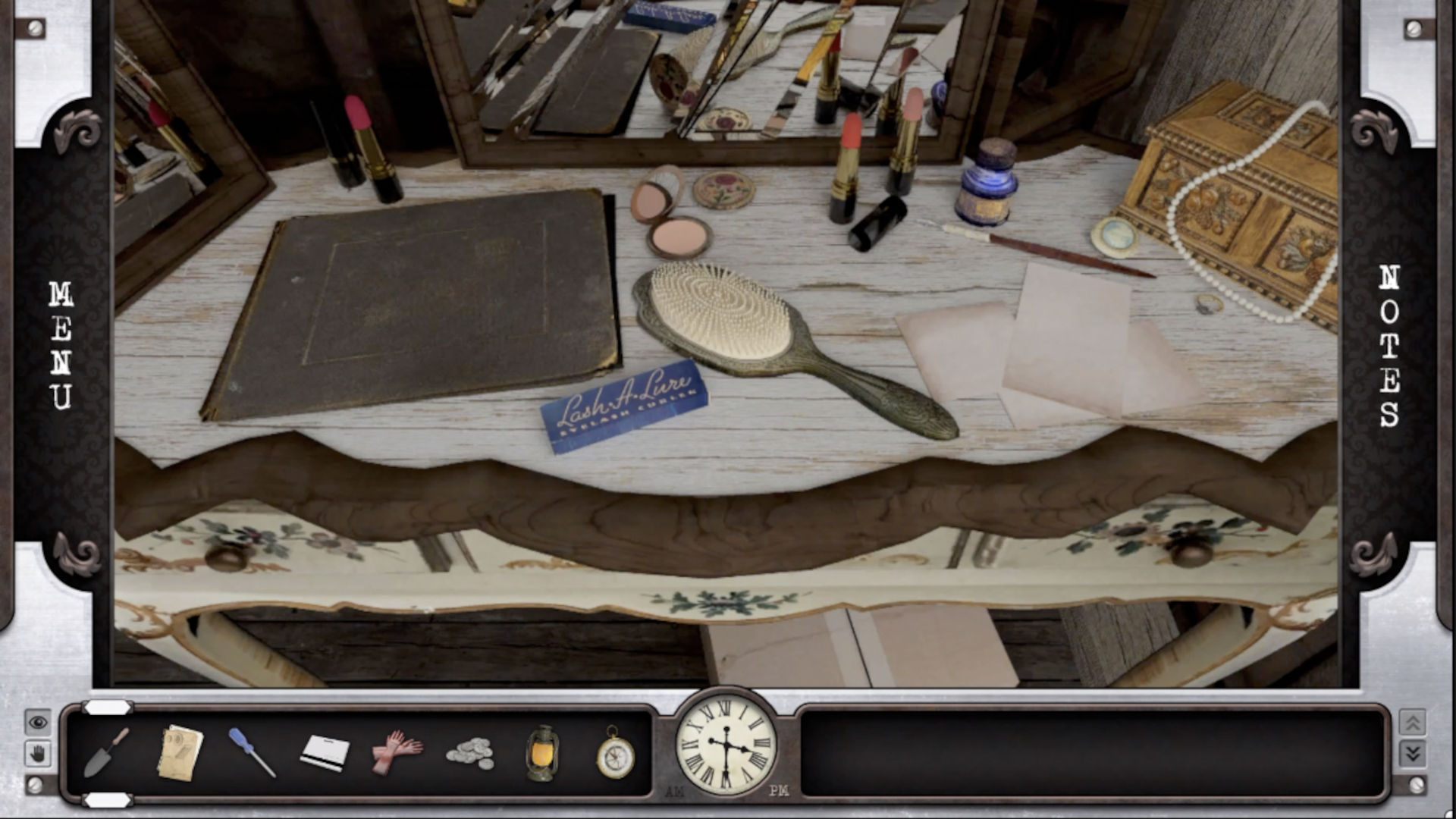This screenshot has height=819, width=1456.
Task: Click the inventory's upper white scroll tab
Action: point(107,708)
